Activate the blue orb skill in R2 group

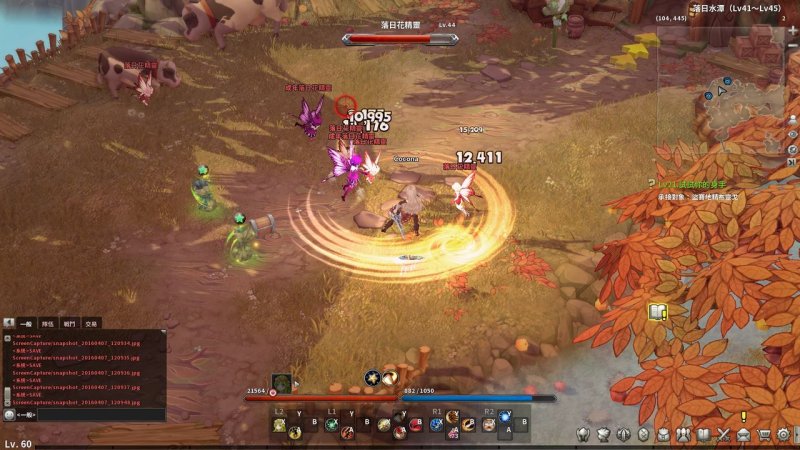tap(505, 417)
